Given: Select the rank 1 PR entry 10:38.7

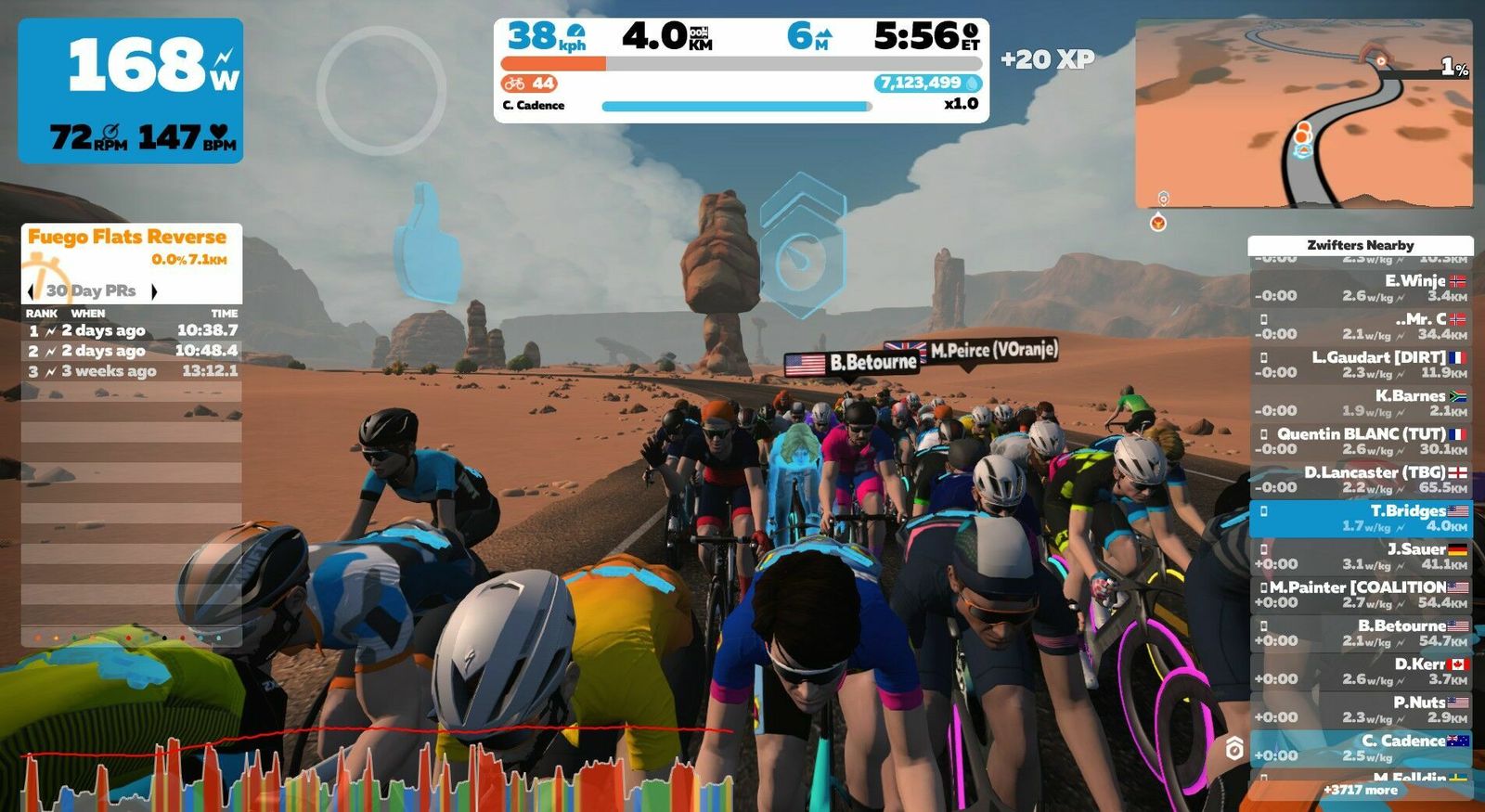Looking at the screenshot, I should pyautogui.click(x=132, y=330).
